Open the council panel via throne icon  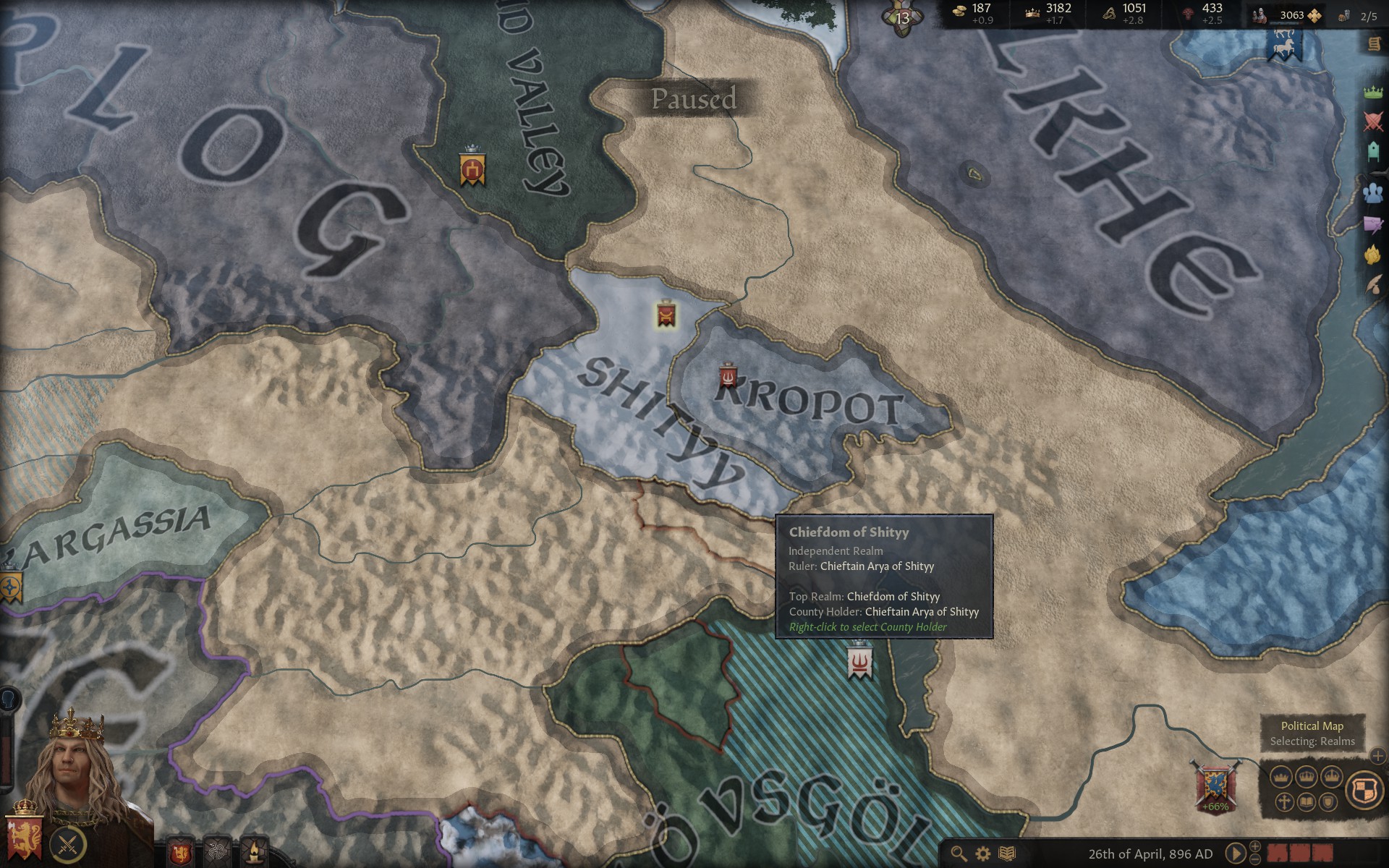pyautogui.click(x=1372, y=150)
